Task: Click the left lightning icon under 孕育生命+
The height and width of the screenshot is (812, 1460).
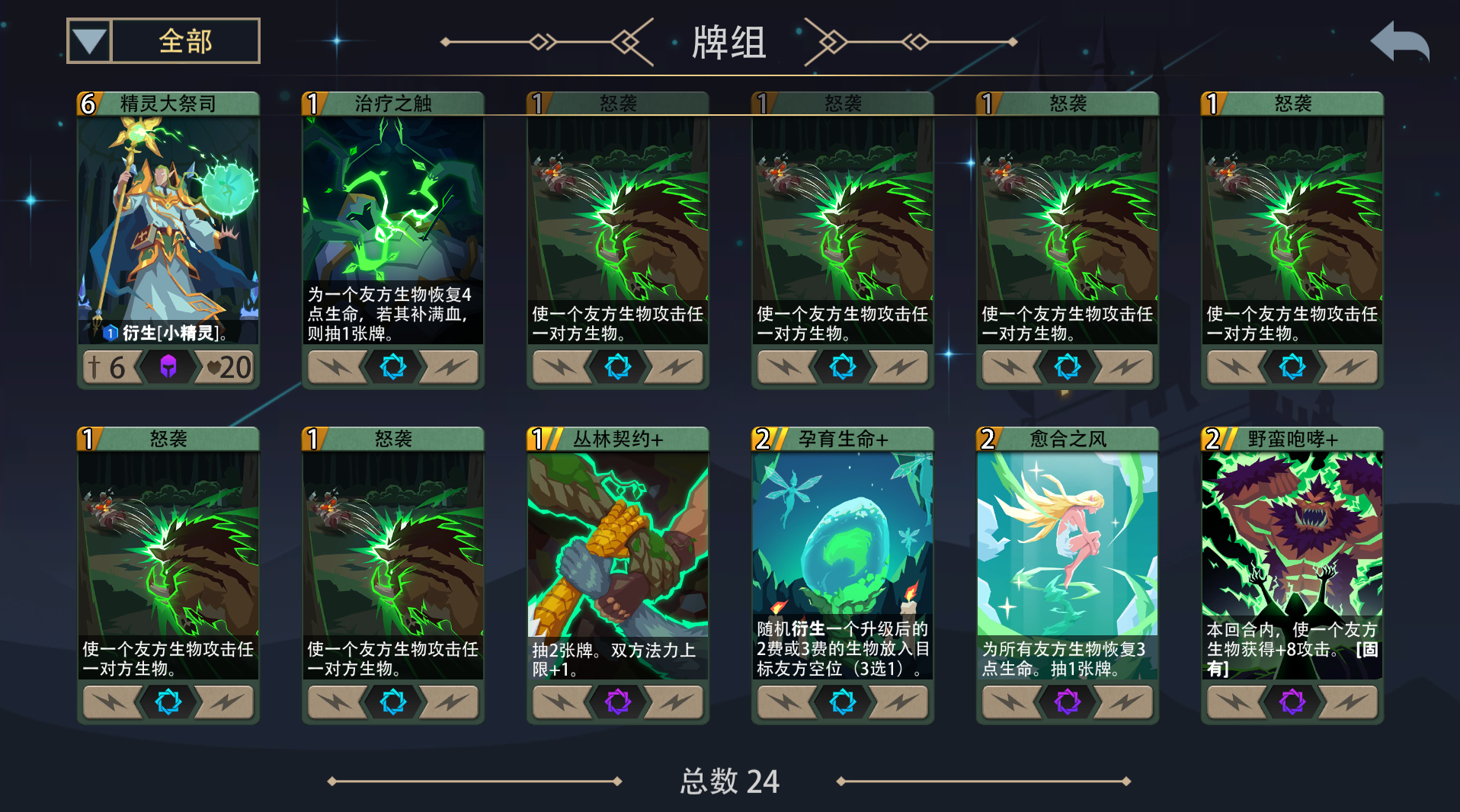Action: [x=786, y=702]
